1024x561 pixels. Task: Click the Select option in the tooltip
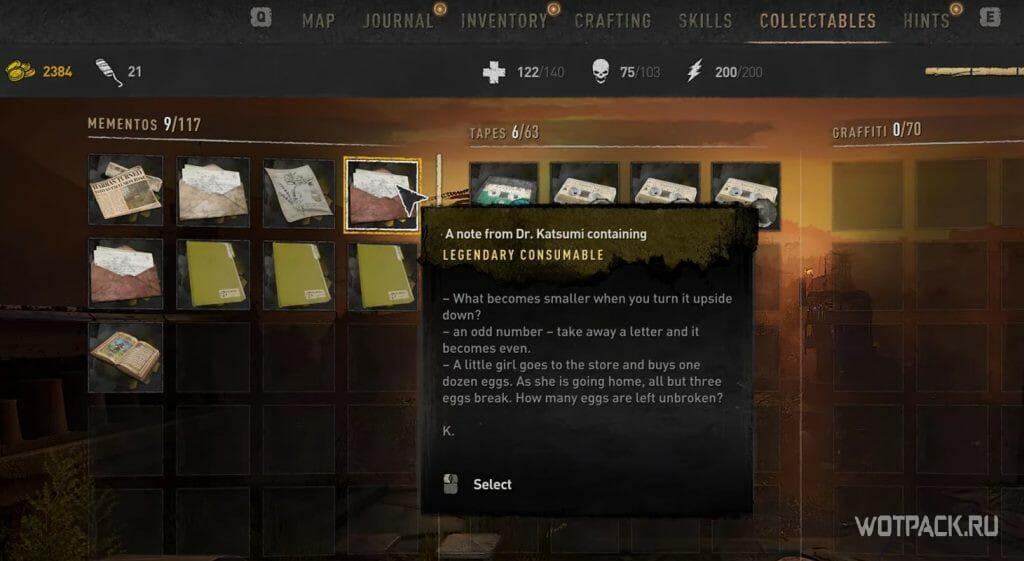click(x=491, y=484)
